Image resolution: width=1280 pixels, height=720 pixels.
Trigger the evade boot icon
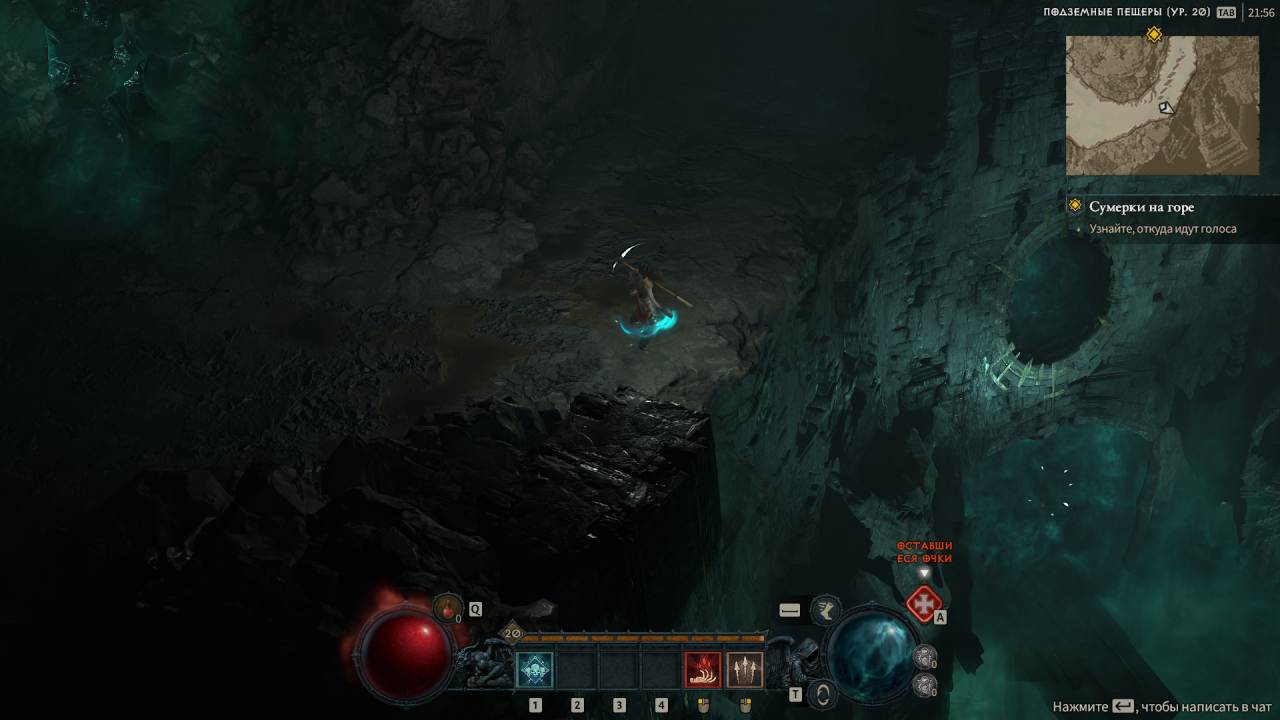[826, 608]
